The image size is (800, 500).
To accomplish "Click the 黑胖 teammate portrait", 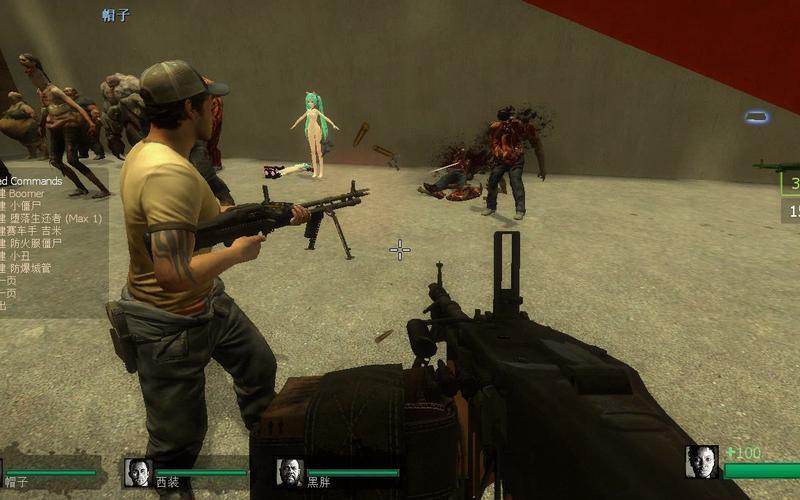I will coord(290,472).
